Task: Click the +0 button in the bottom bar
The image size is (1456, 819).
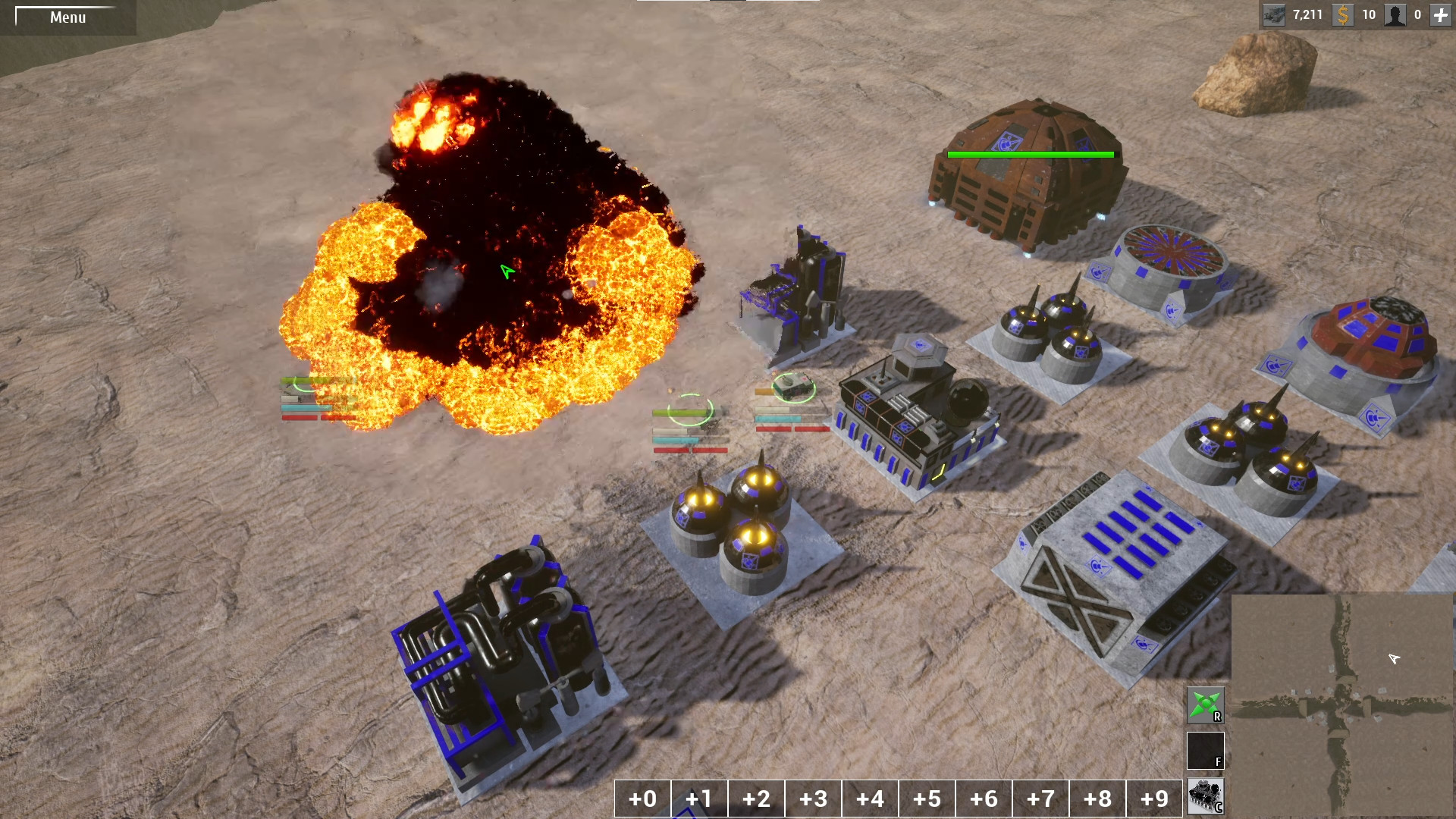Action: (641, 798)
